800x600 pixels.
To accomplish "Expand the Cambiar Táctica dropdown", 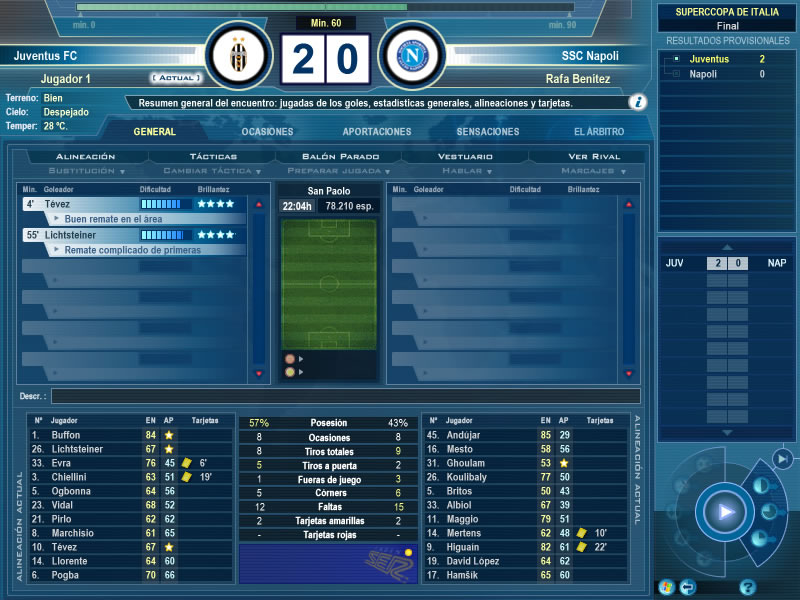I will tap(213, 171).
